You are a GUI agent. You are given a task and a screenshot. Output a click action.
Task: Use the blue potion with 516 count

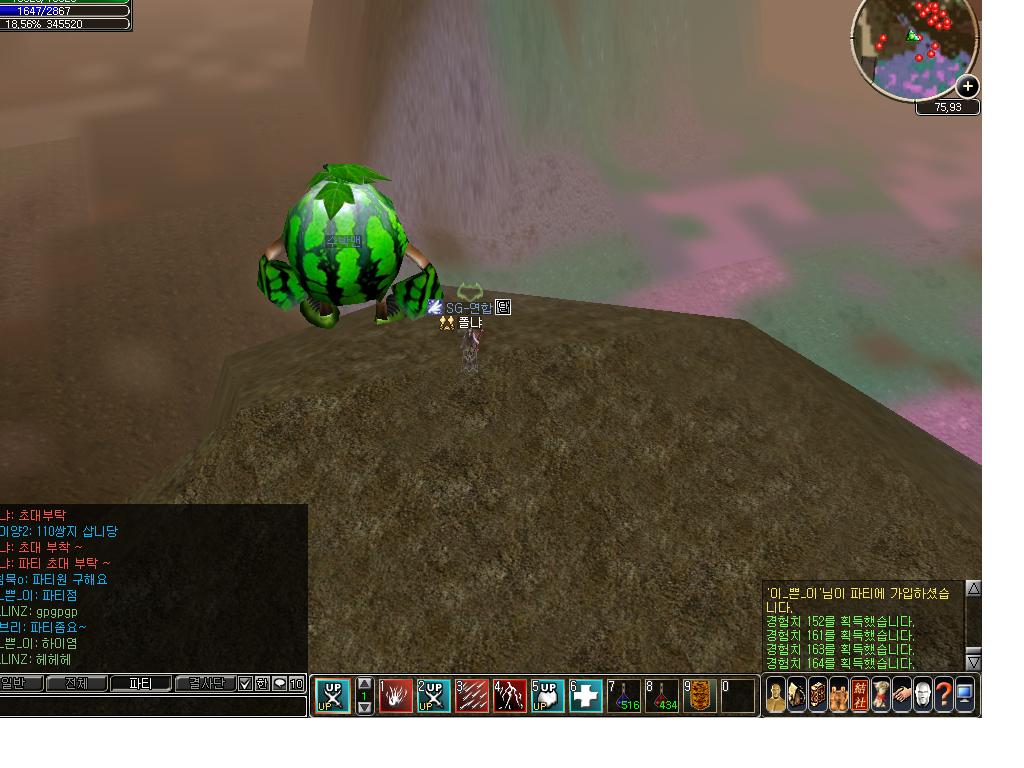coord(625,695)
